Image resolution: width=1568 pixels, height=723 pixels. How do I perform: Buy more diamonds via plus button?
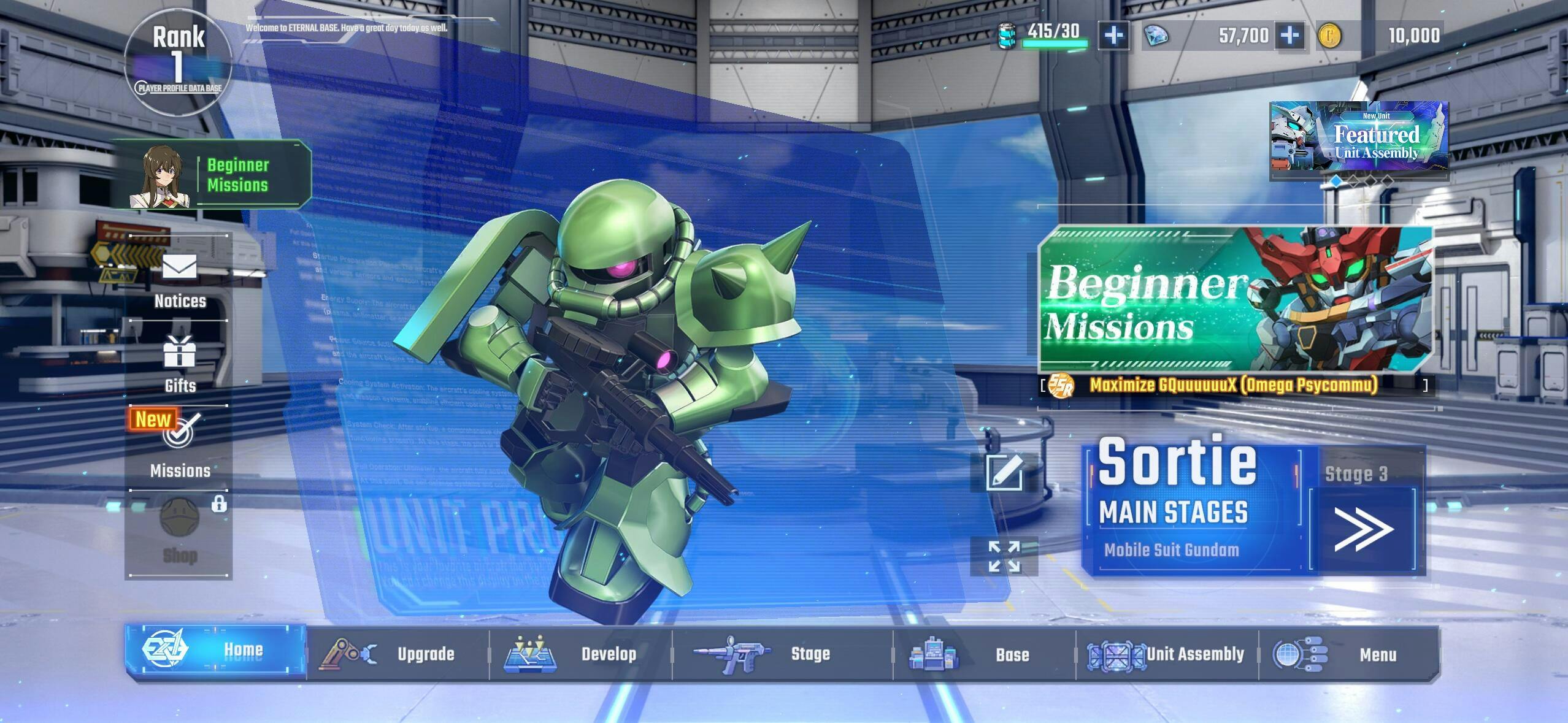tap(1289, 36)
